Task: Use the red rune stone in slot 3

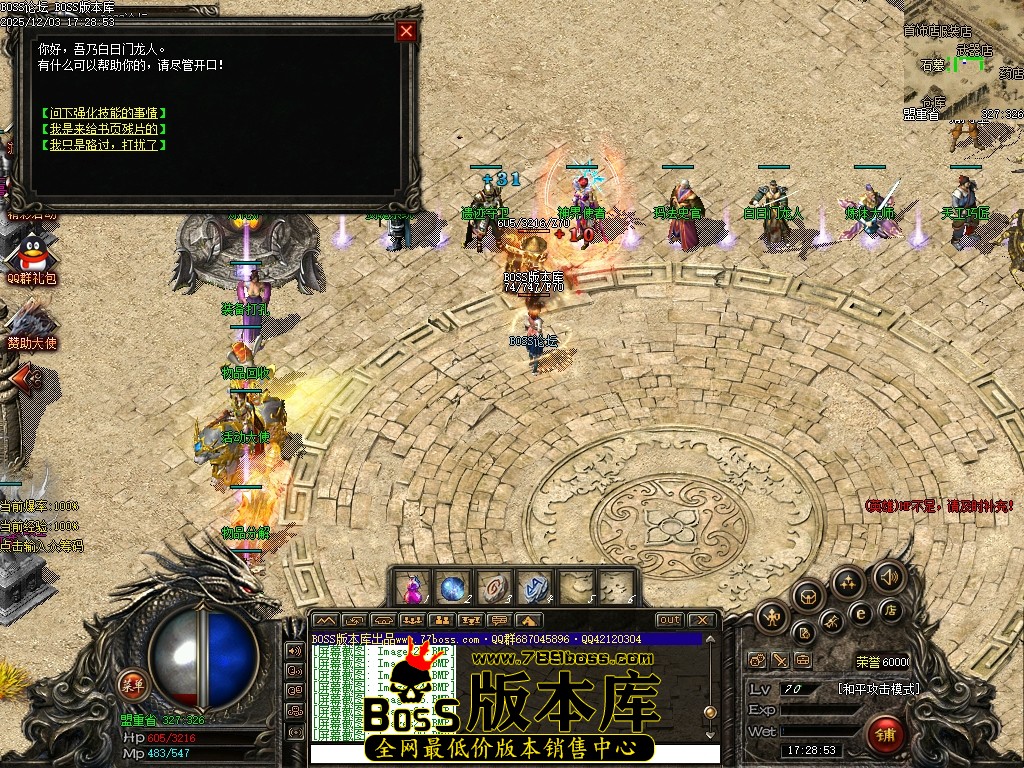Action: pyautogui.click(x=493, y=587)
